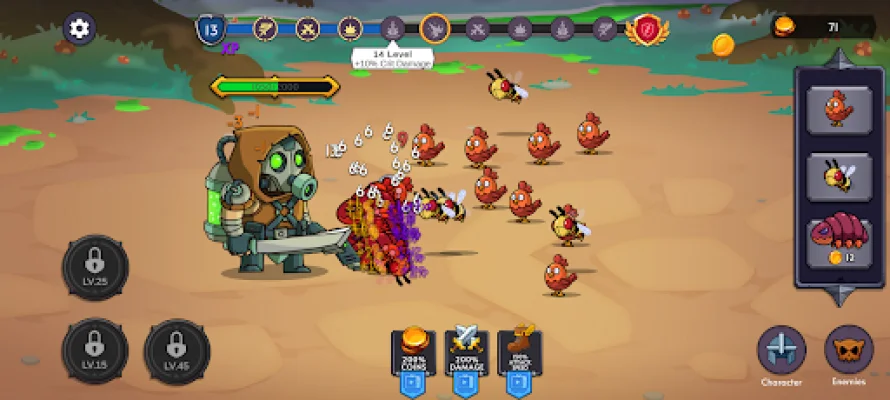Select the highlighted orange-ringed level reward node
The height and width of the screenshot is (400, 890).
point(435,29)
